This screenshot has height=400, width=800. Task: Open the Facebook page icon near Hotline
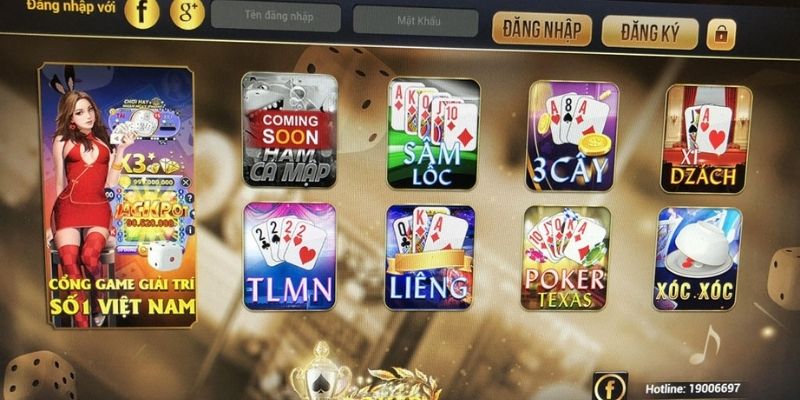pos(609,385)
